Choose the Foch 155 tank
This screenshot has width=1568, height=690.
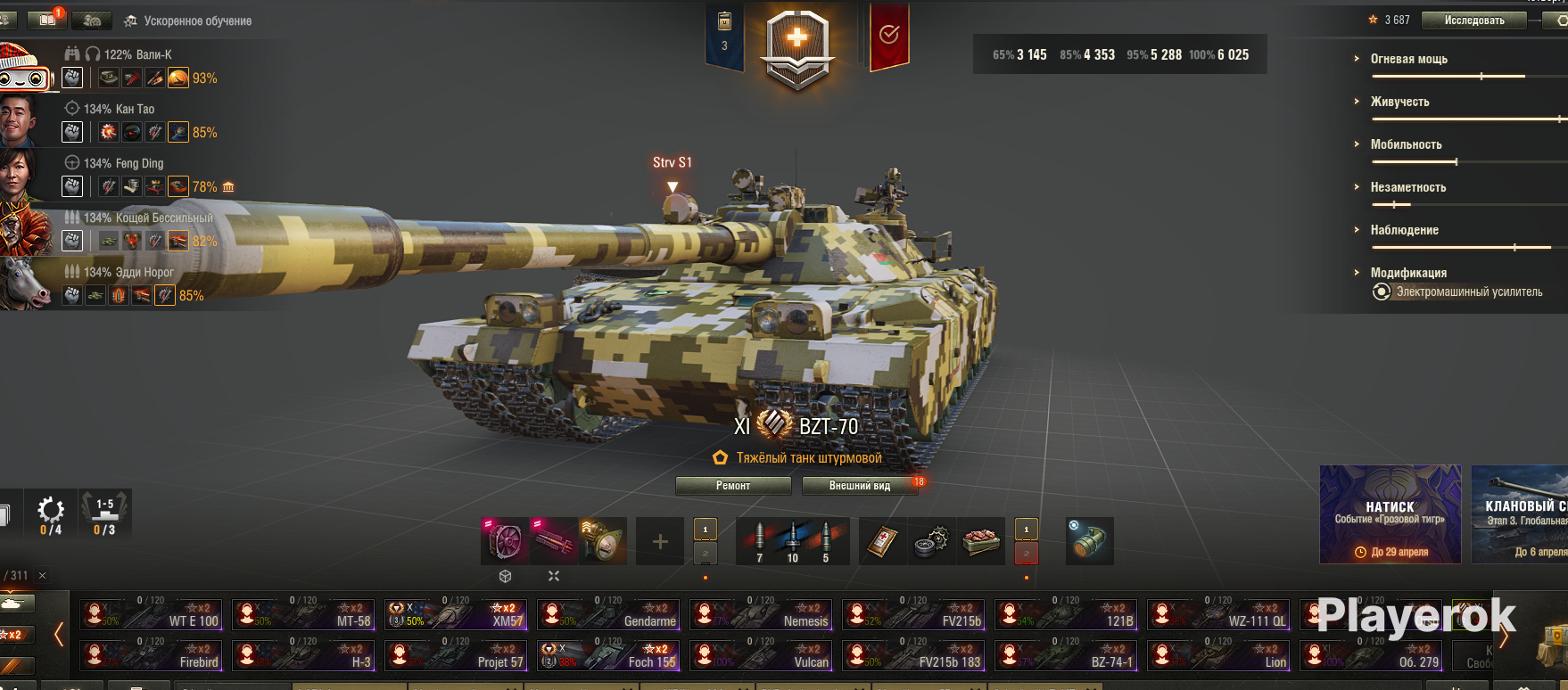pos(609,655)
